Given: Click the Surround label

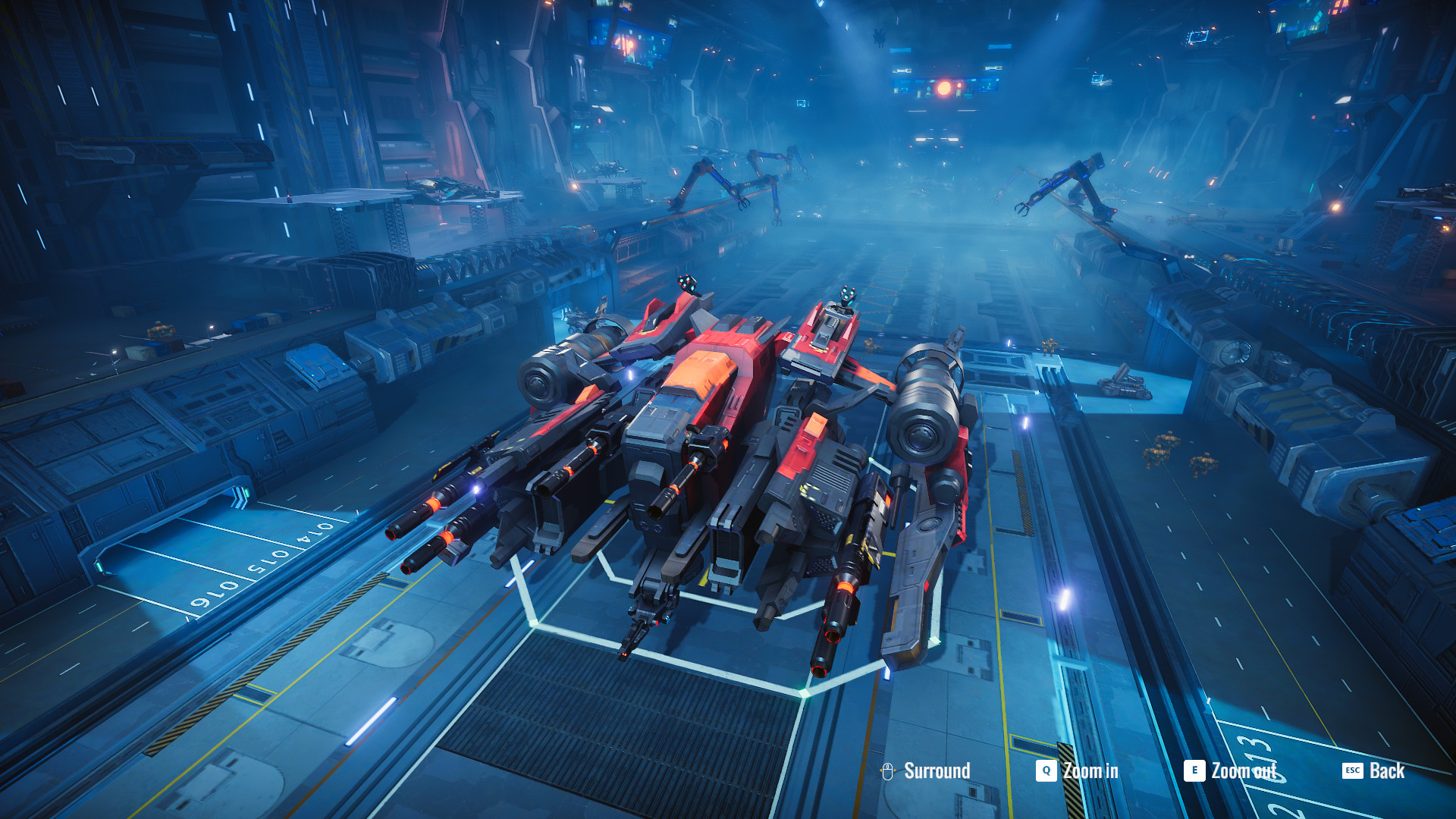Looking at the screenshot, I should pos(937,770).
